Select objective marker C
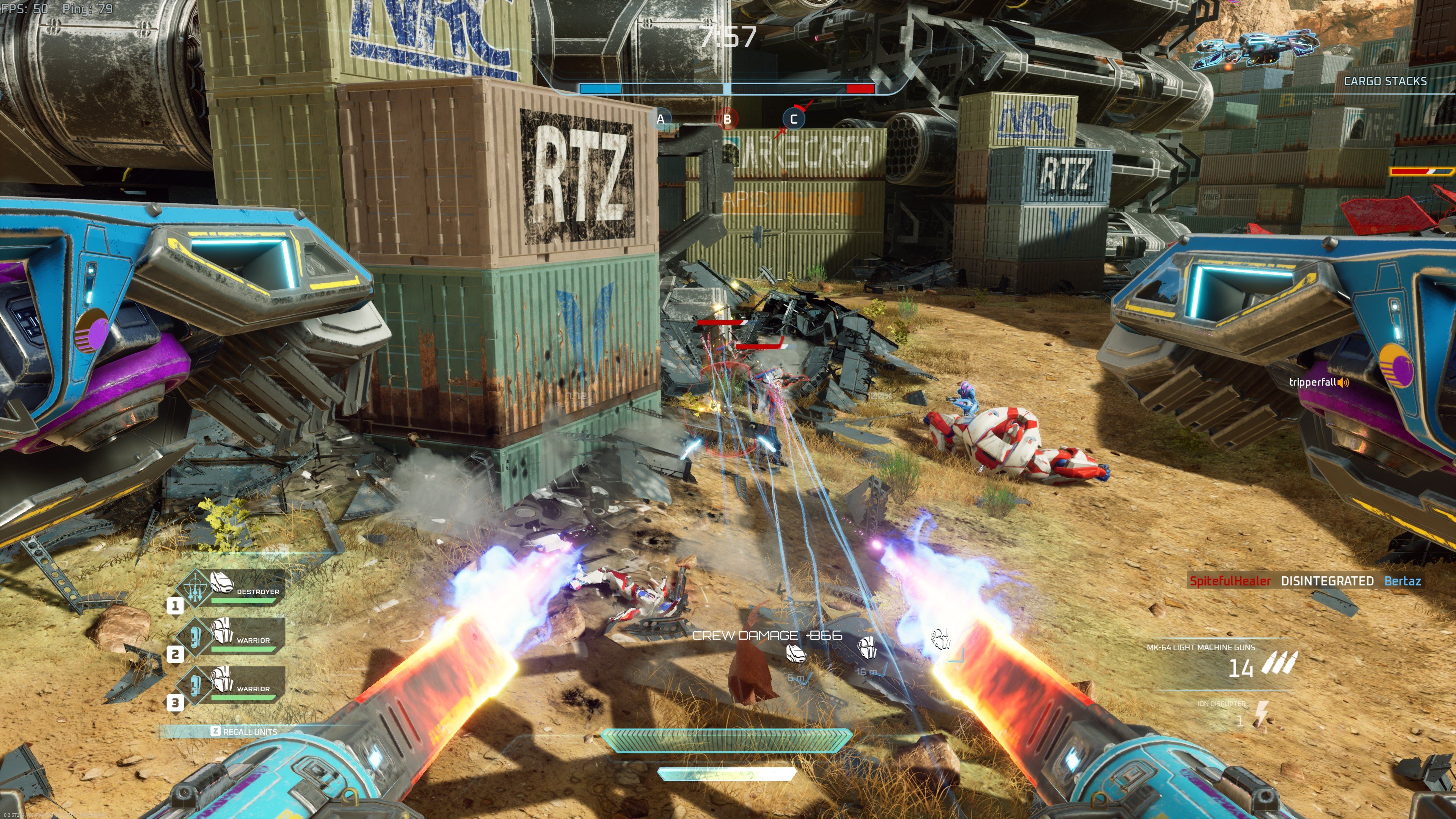The width and height of the screenshot is (1456, 819). pos(793,119)
